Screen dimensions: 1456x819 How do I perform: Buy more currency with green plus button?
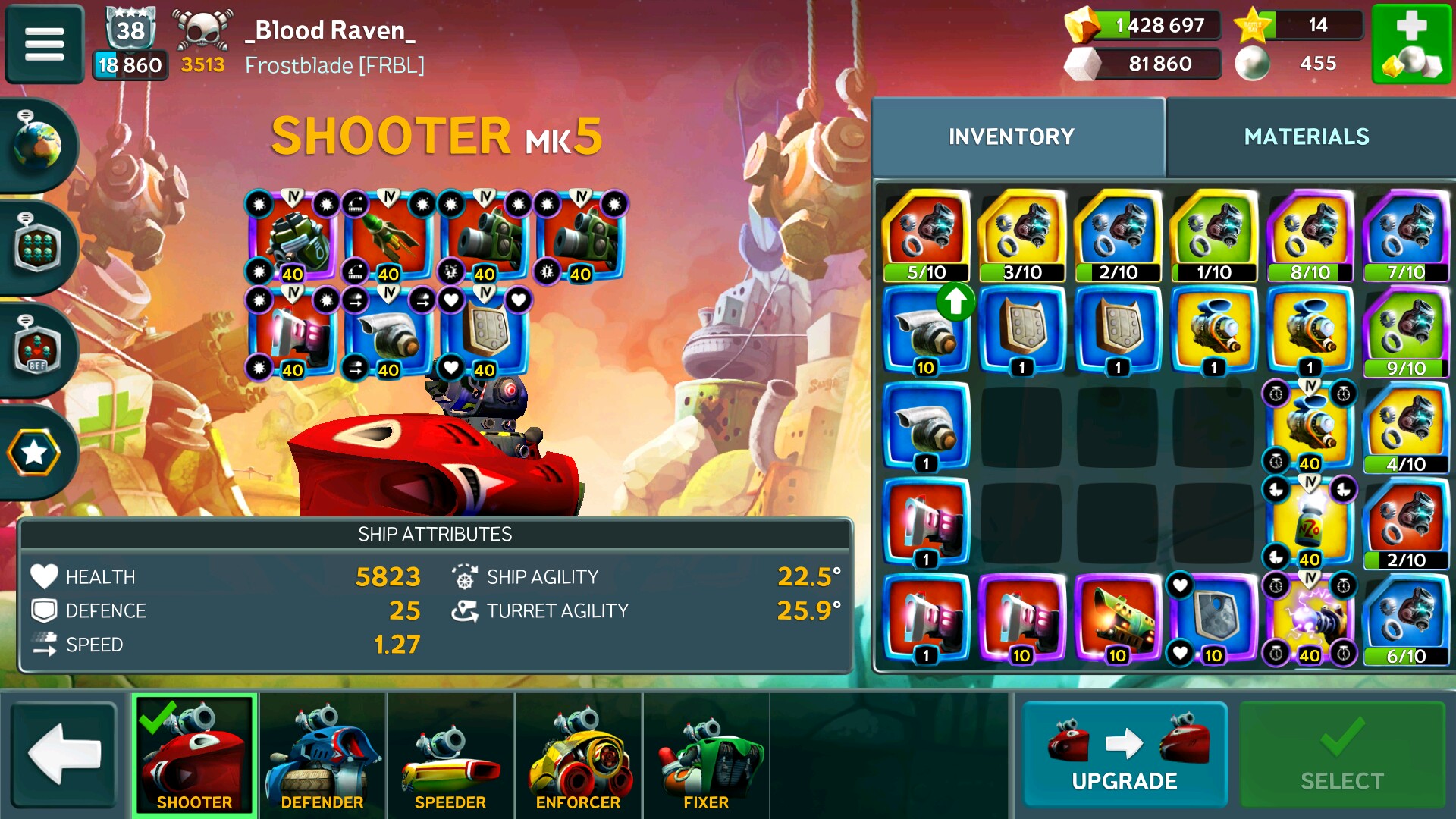tap(1410, 44)
